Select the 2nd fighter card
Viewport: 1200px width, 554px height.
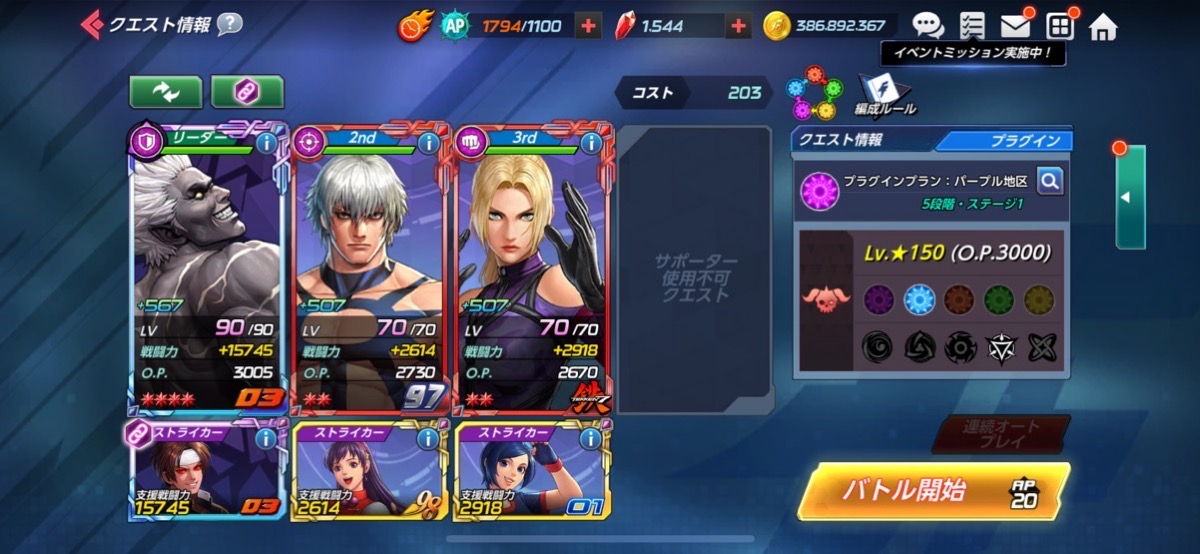[371, 270]
